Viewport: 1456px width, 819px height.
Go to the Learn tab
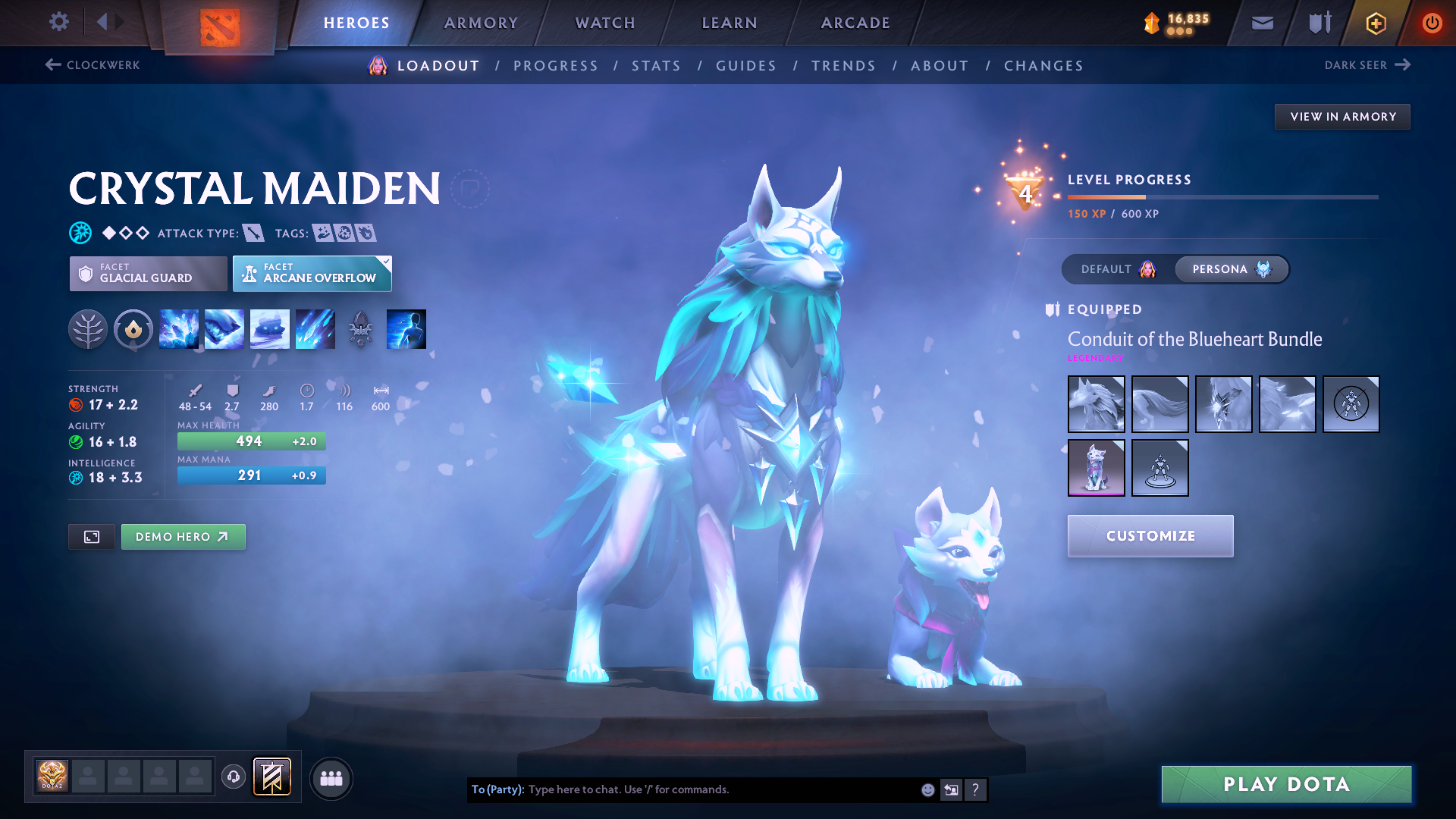tap(730, 23)
